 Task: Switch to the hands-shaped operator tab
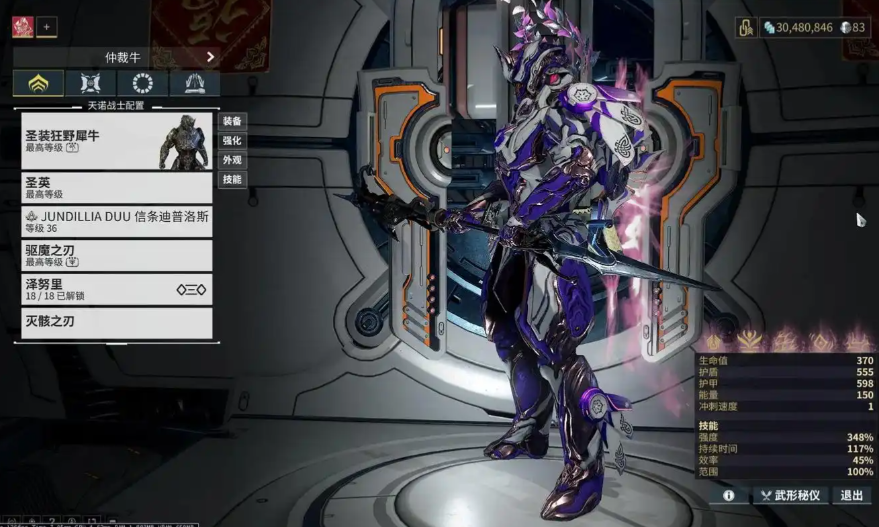tap(194, 84)
